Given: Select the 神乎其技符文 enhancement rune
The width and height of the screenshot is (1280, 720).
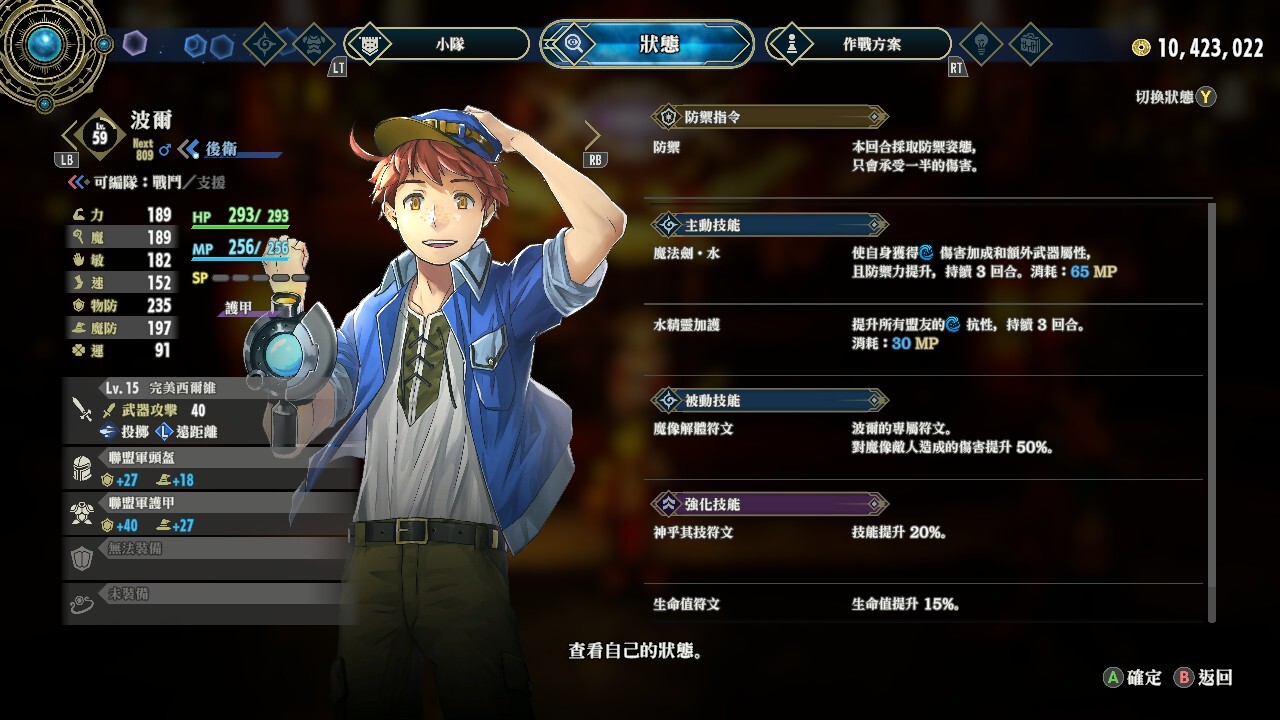Looking at the screenshot, I should (x=925, y=532).
